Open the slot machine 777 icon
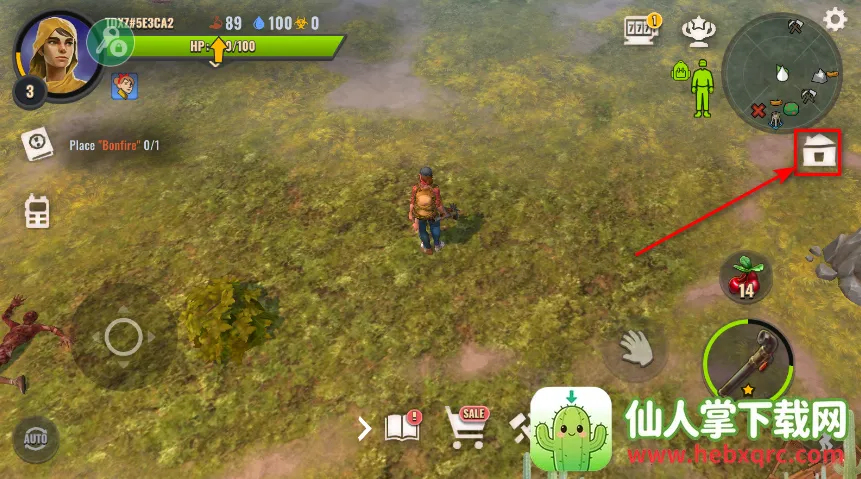This screenshot has width=861, height=479. pyautogui.click(x=641, y=29)
